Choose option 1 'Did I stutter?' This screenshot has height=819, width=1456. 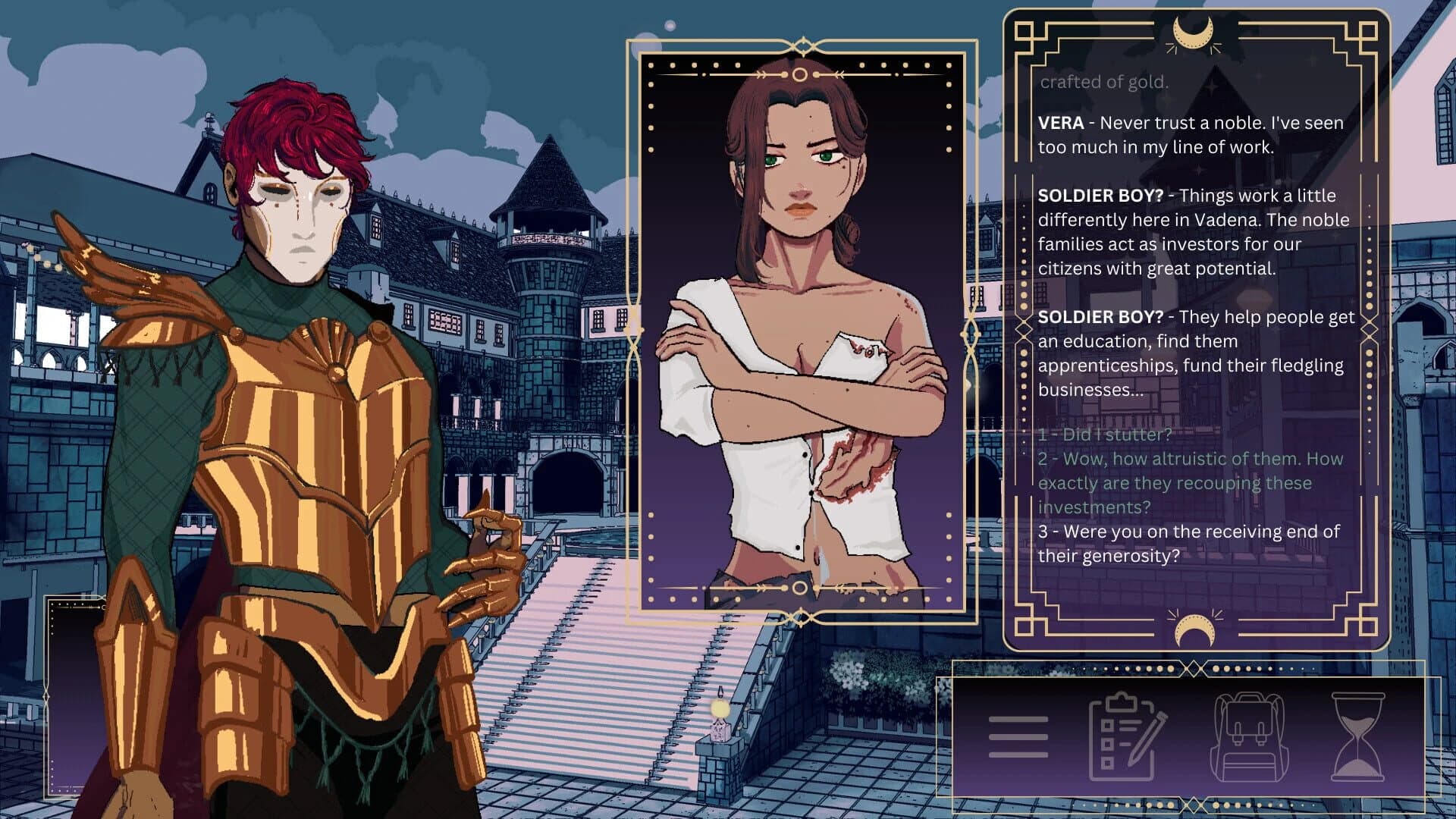coord(1105,435)
